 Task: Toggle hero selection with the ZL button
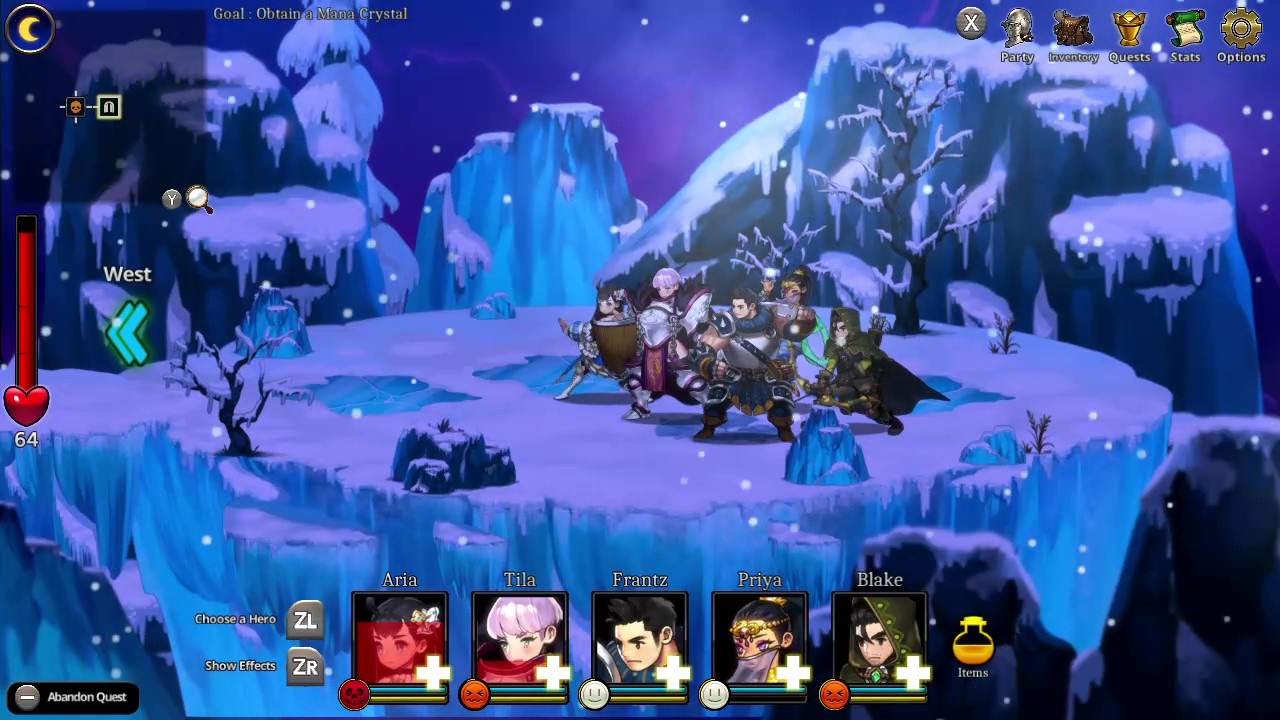(x=305, y=620)
